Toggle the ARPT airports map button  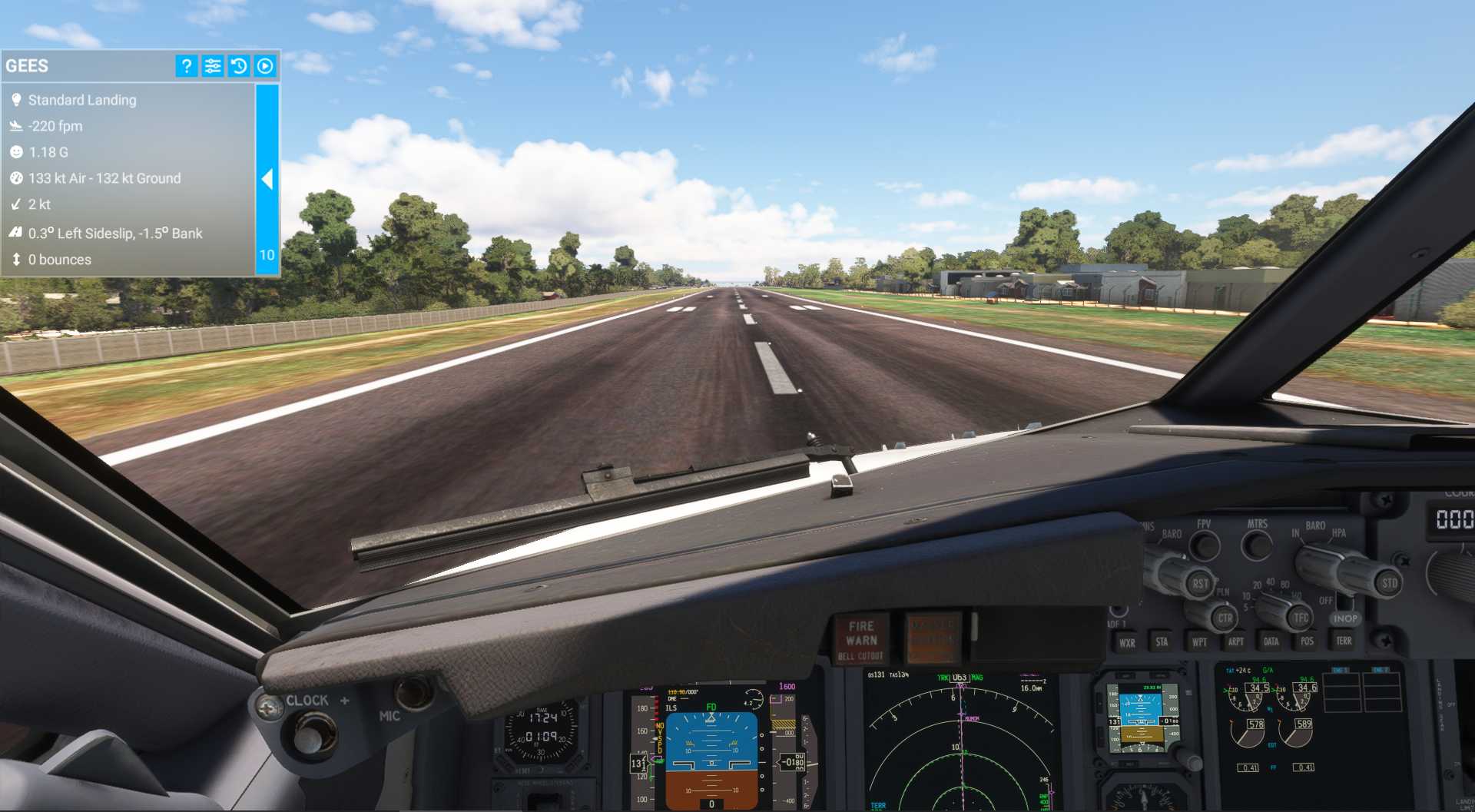tap(1235, 641)
